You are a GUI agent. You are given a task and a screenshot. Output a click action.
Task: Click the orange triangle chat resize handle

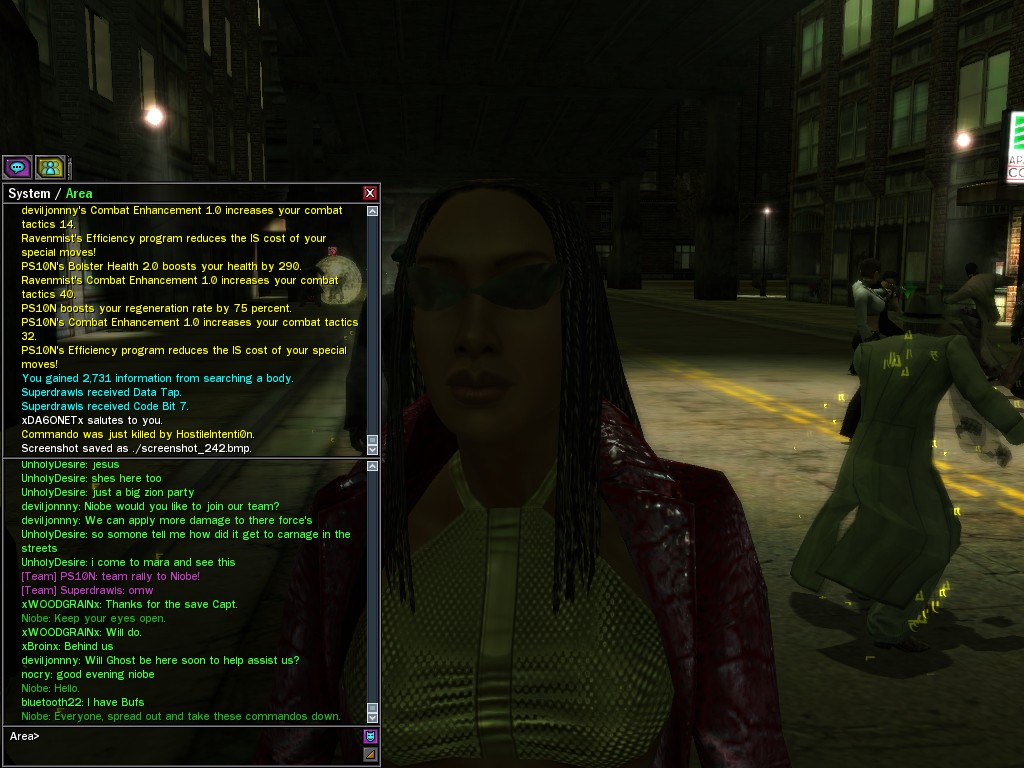(x=370, y=754)
